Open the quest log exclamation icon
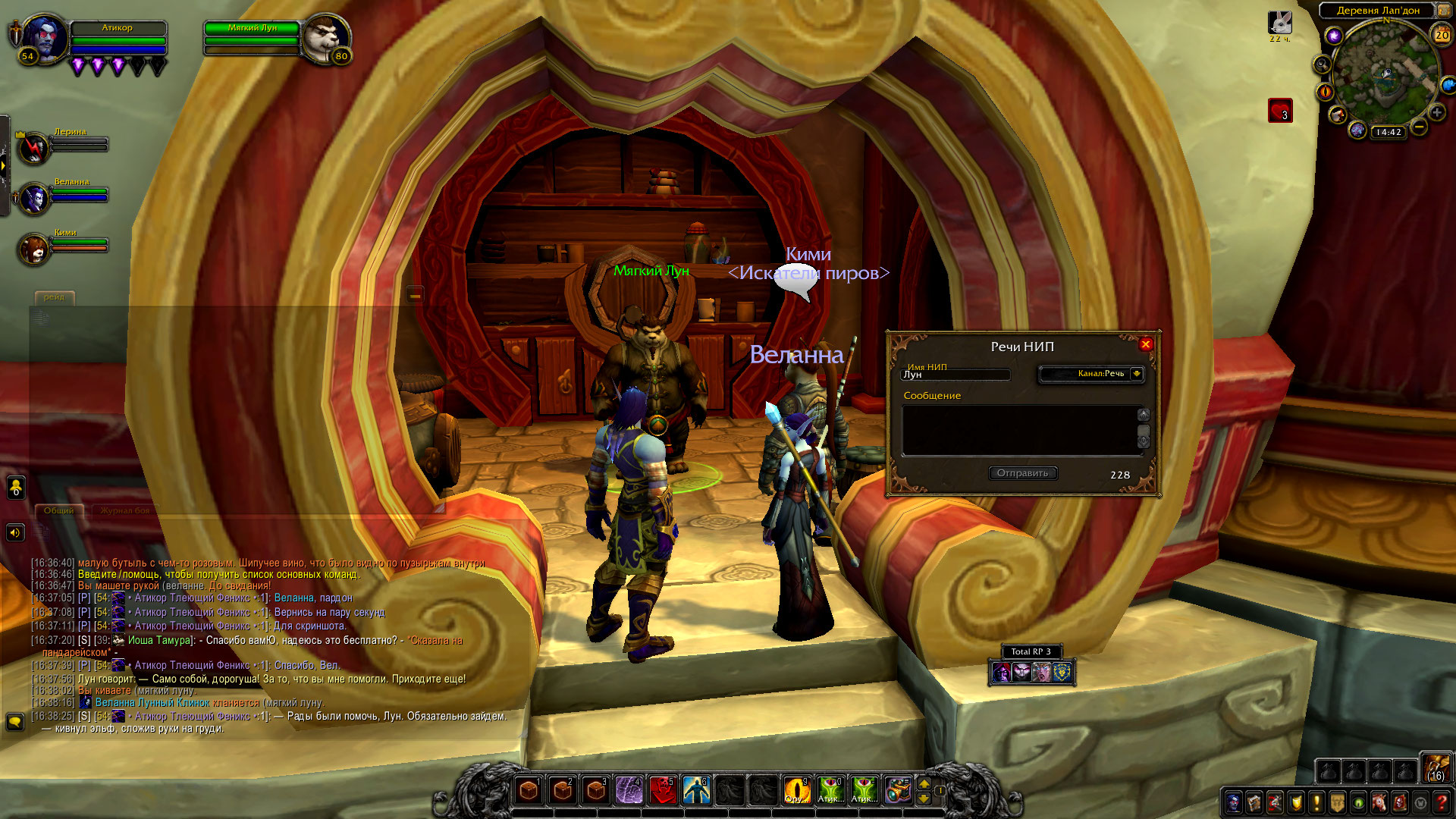Screen dimensions: 1456x819 coord(1316,802)
